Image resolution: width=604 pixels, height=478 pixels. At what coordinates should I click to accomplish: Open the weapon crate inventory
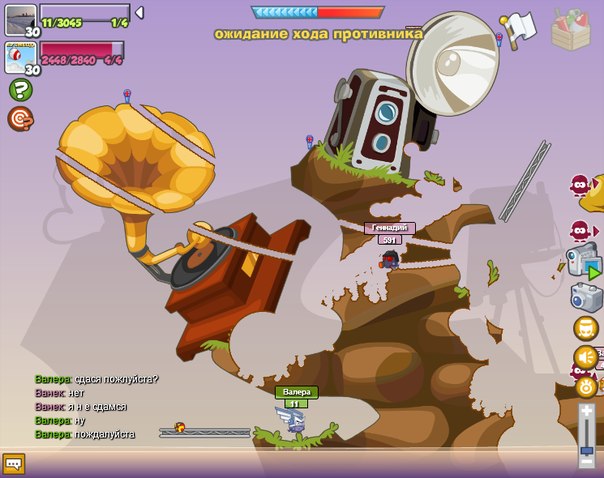[x=571, y=28]
